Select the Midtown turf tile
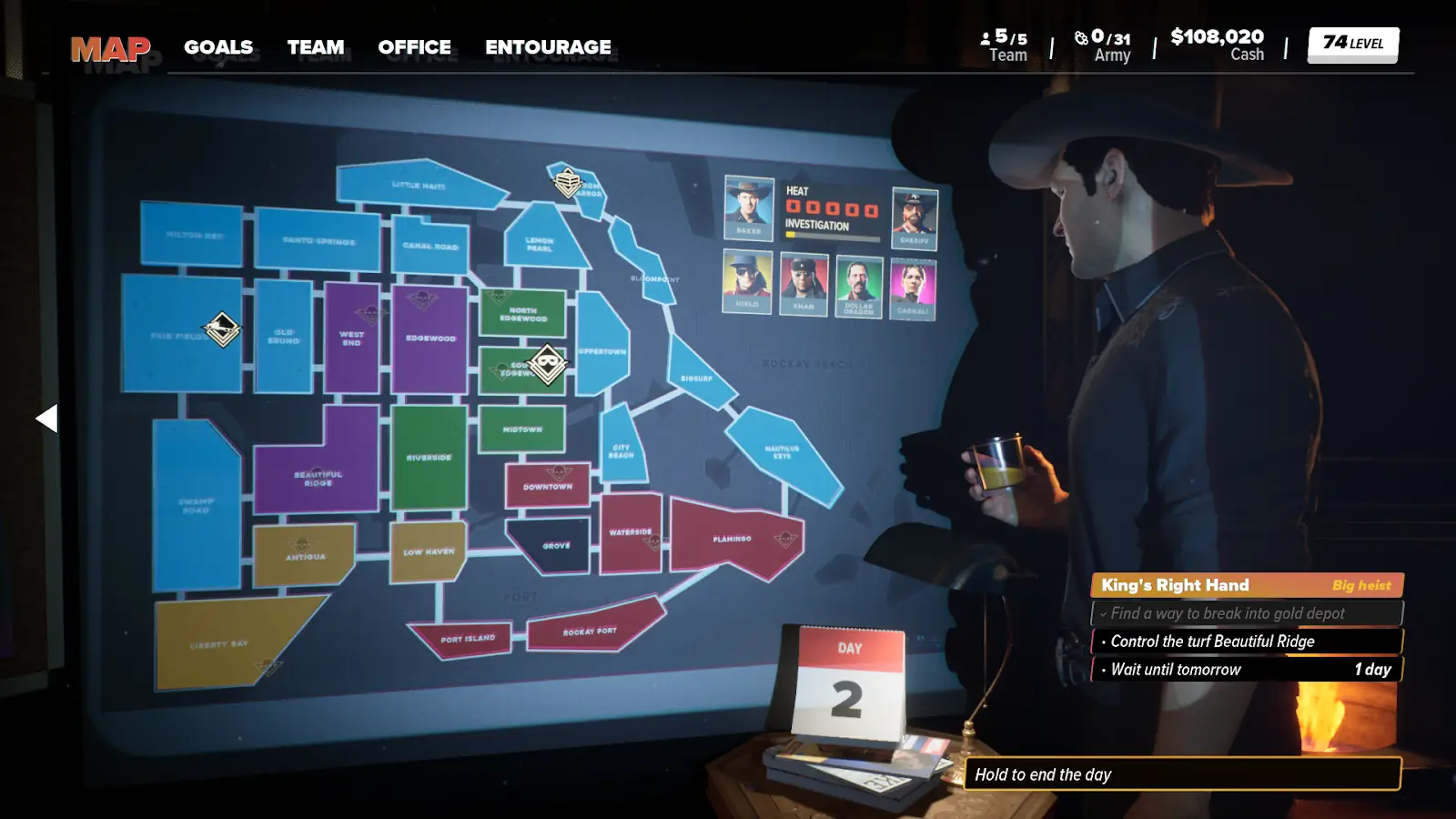This screenshot has height=819, width=1456. click(x=522, y=429)
